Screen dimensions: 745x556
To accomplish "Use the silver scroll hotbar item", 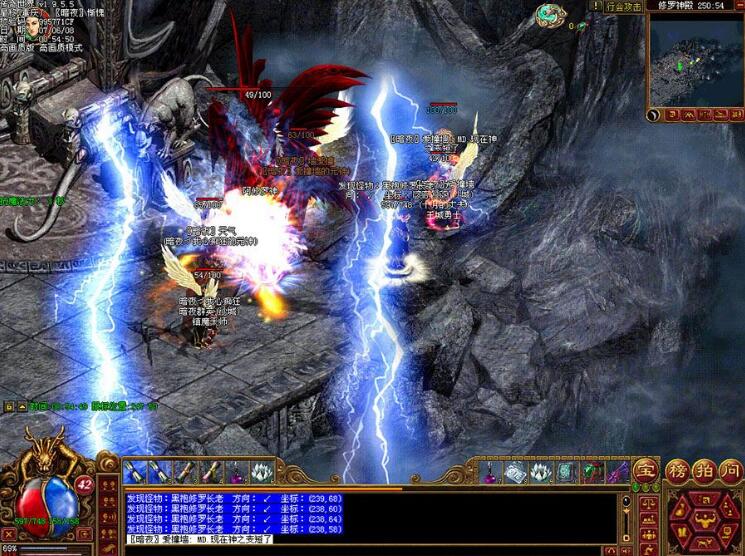I will coord(516,471).
